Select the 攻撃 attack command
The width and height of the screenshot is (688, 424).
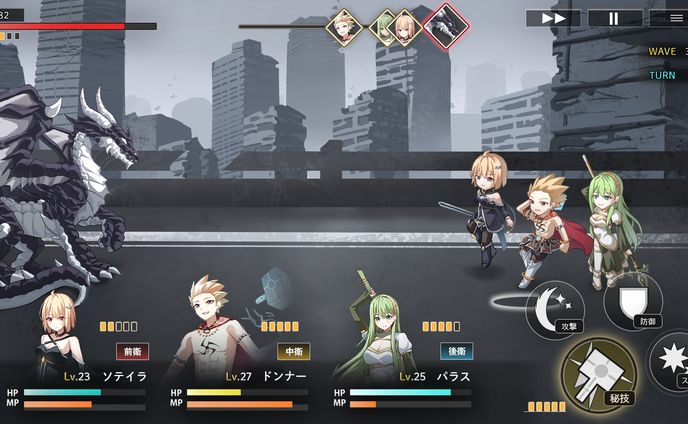[x=556, y=306]
